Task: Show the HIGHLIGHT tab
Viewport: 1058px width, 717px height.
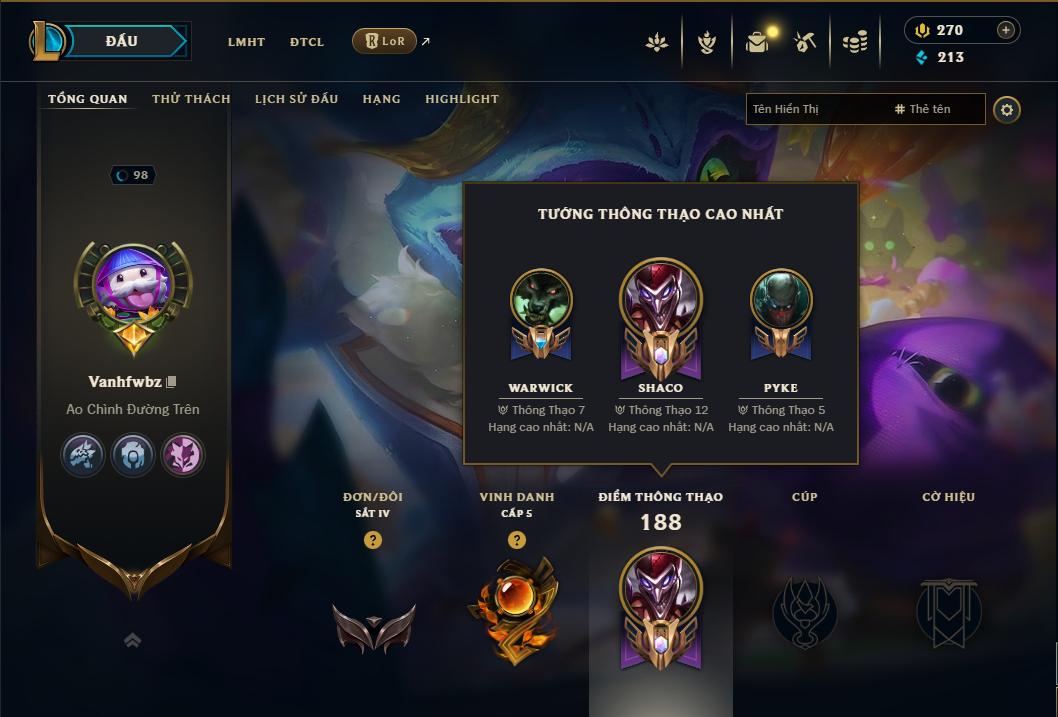Action: click(462, 99)
